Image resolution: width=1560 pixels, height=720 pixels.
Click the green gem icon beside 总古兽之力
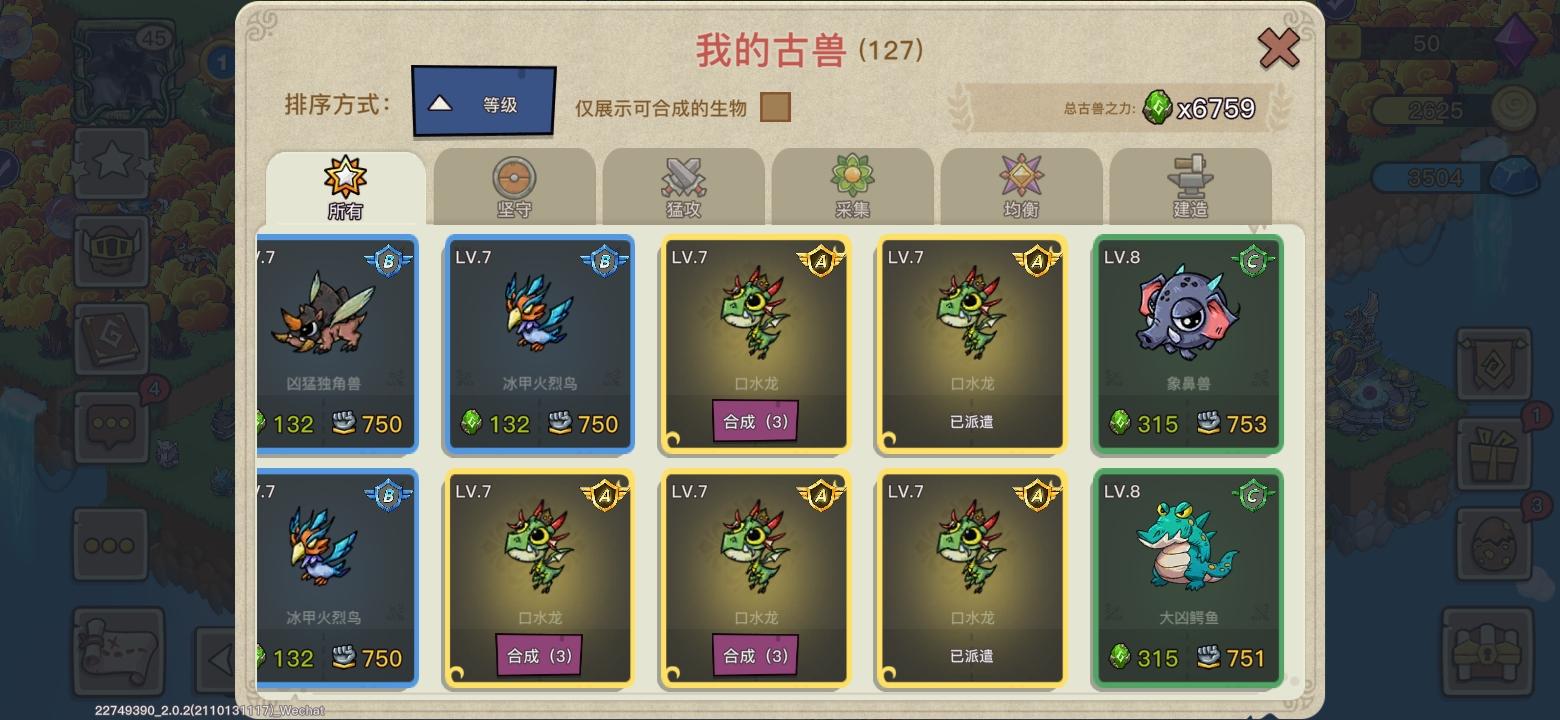tap(1157, 106)
